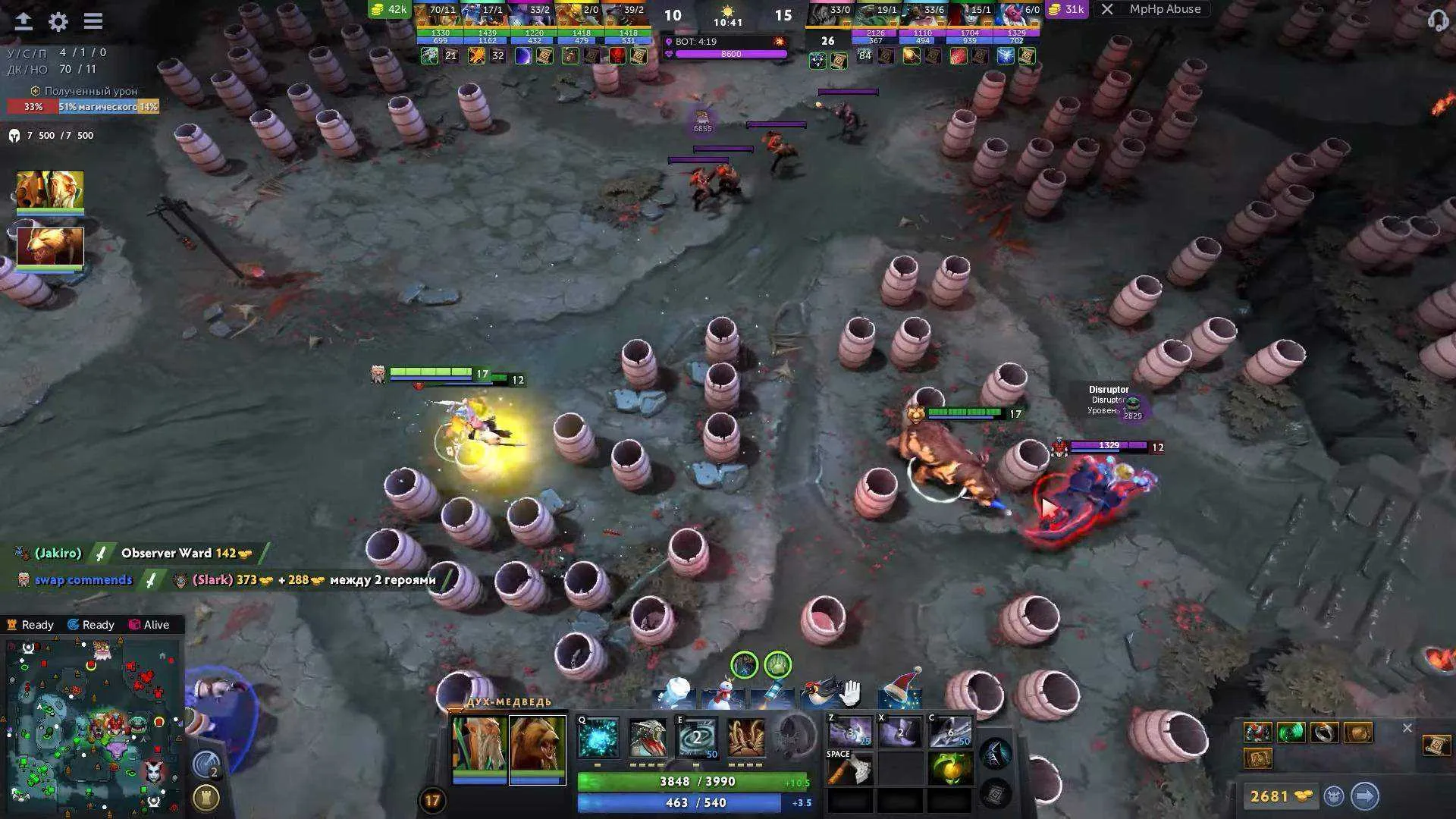
Task: Use the snowball seasonal item
Action: pyautogui.click(x=674, y=692)
